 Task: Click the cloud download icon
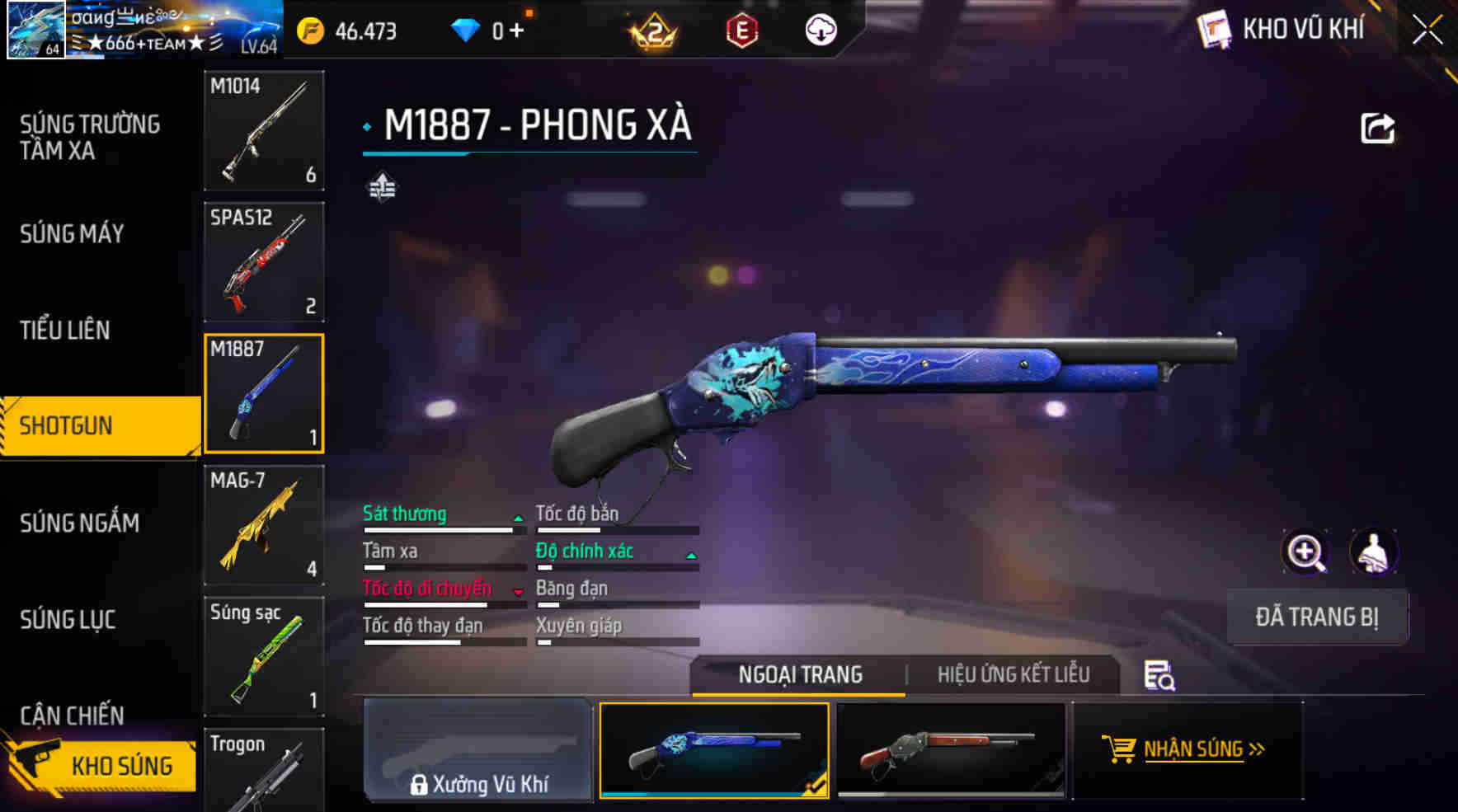coord(819,31)
